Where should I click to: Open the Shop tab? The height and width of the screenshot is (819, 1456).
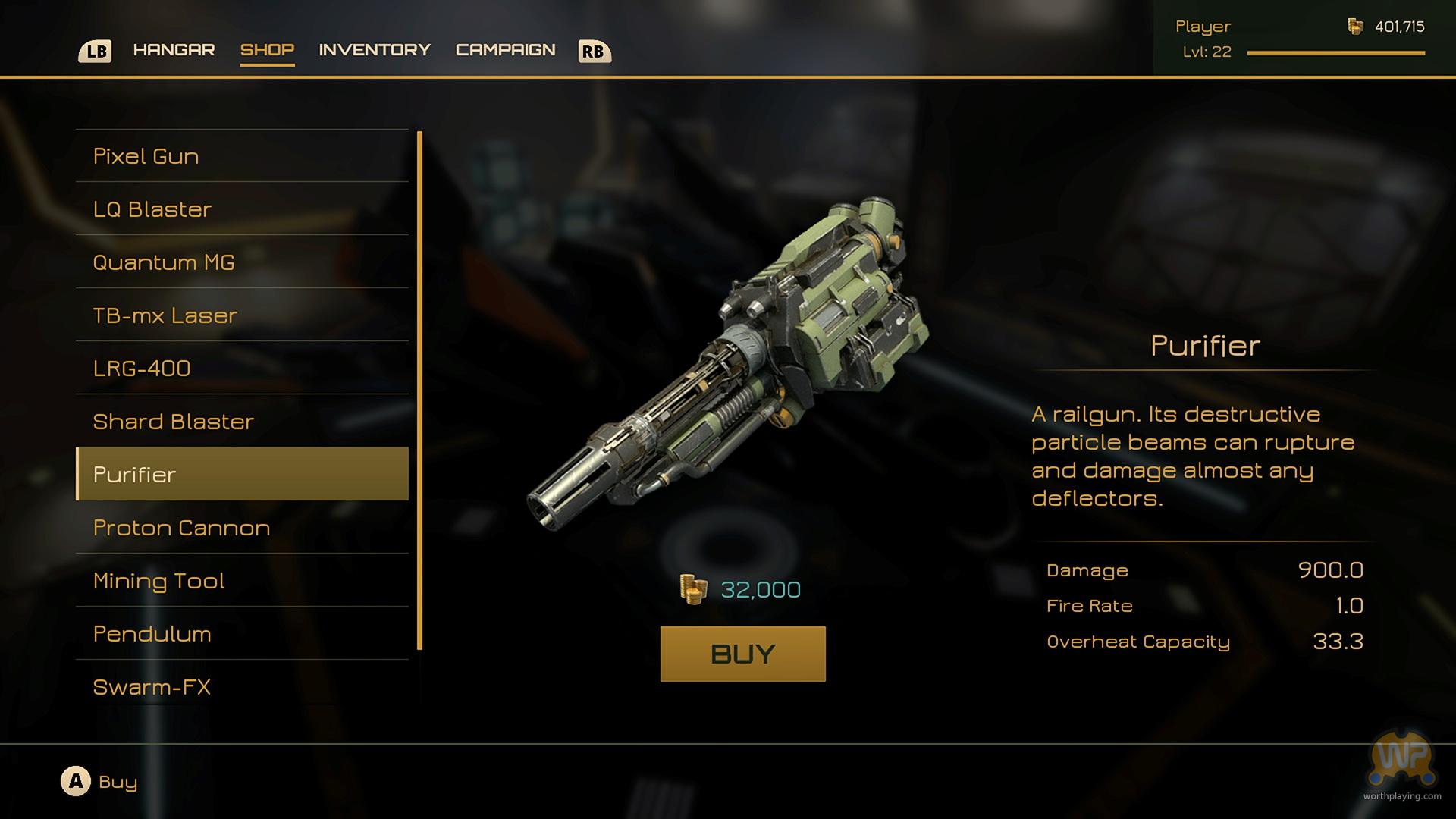tap(267, 50)
